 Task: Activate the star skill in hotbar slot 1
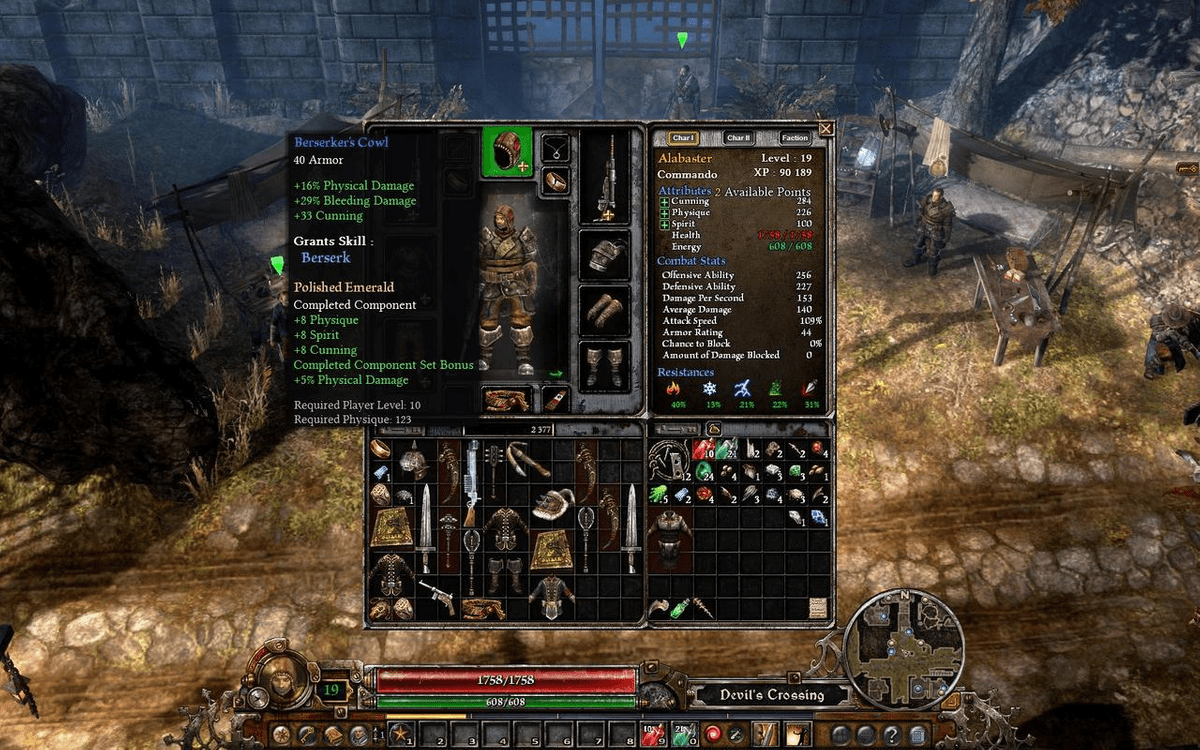pyautogui.click(x=401, y=735)
